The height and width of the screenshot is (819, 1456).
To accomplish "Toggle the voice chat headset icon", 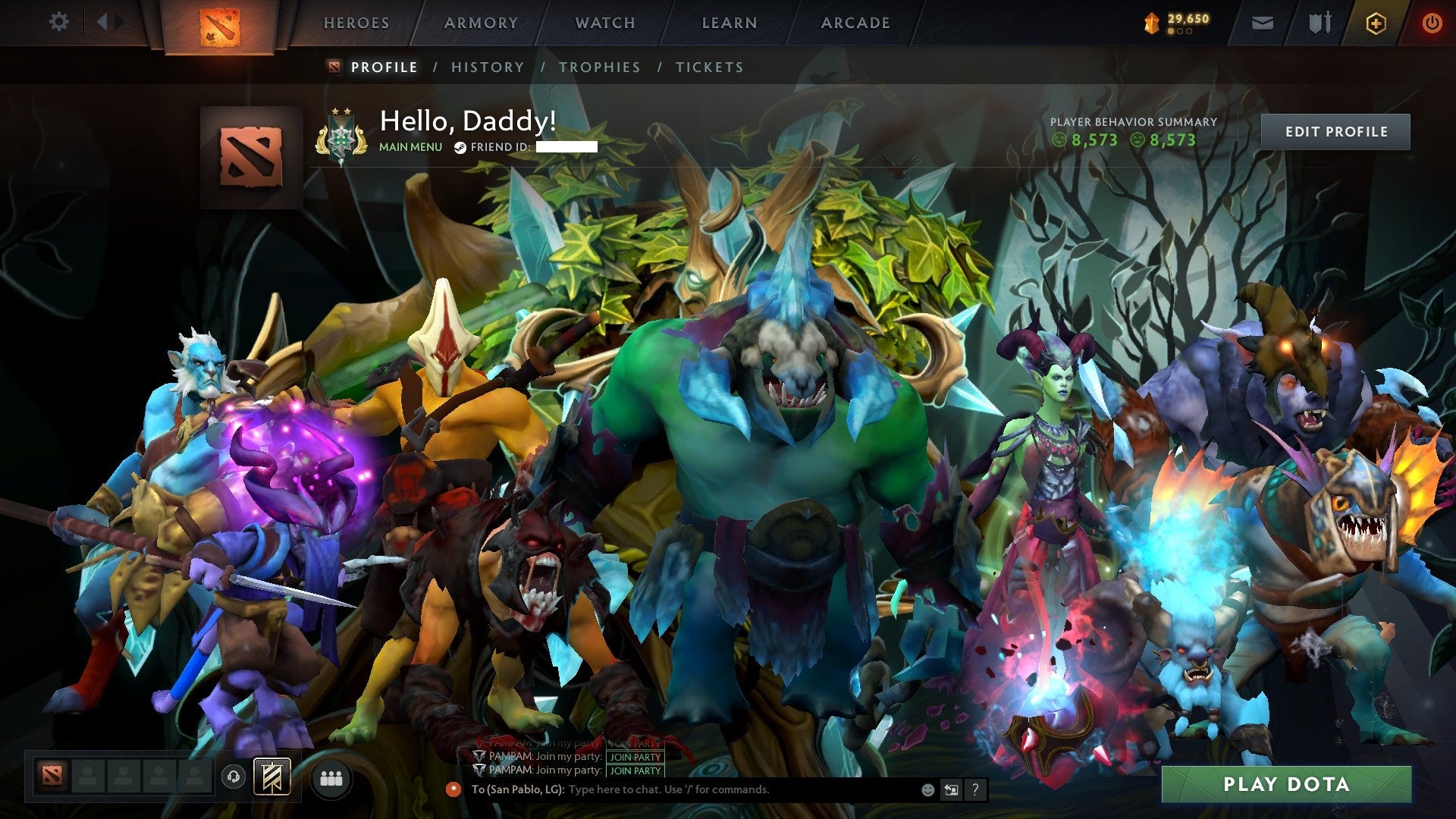I will [x=233, y=777].
